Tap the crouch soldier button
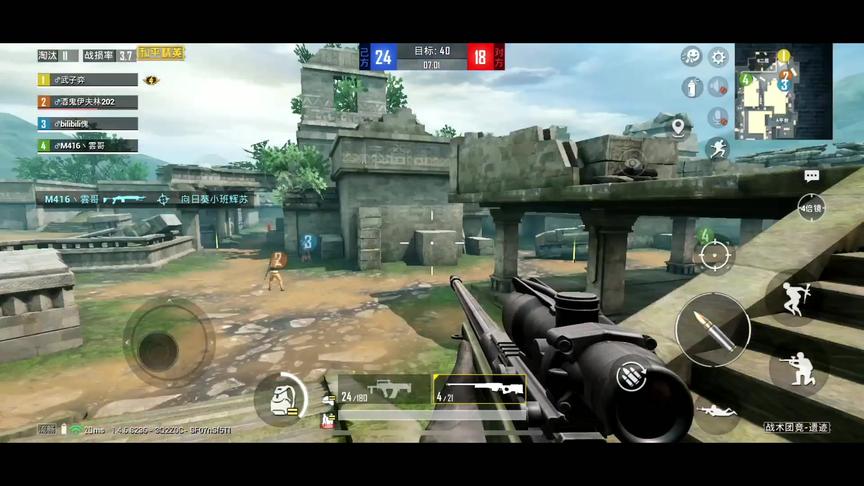This screenshot has width=864, height=486. pos(798,368)
